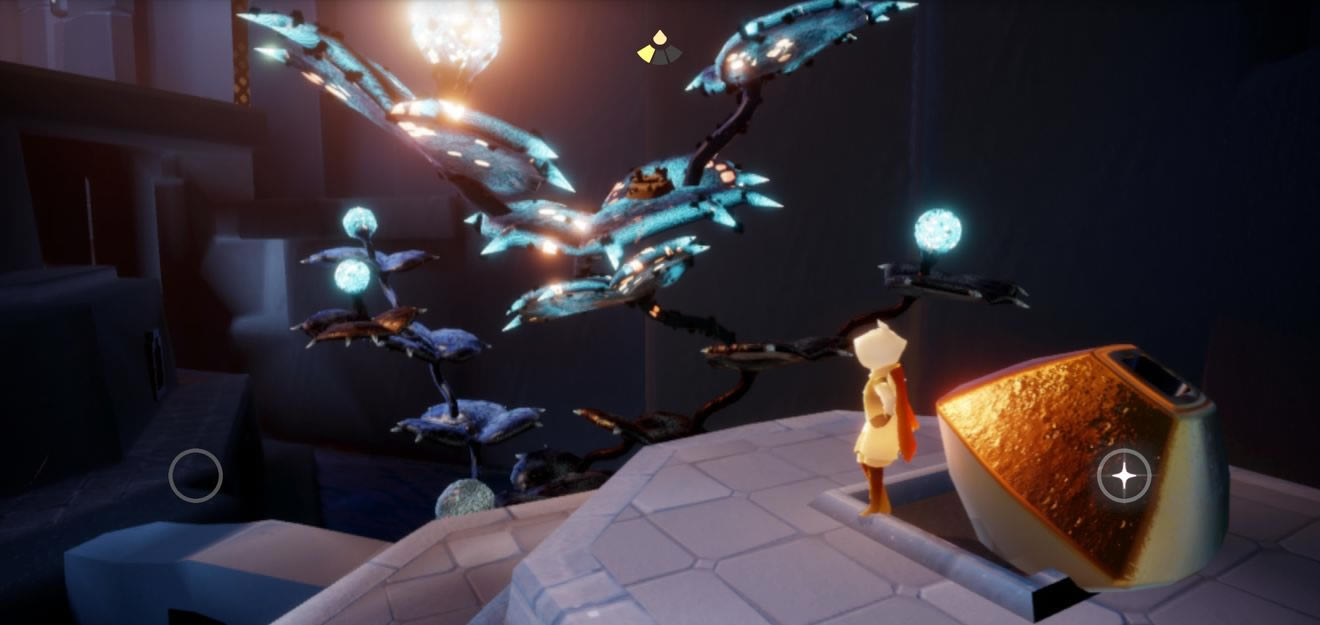Tap the four-point star action button
The width and height of the screenshot is (1320, 625).
pyautogui.click(x=1124, y=476)
